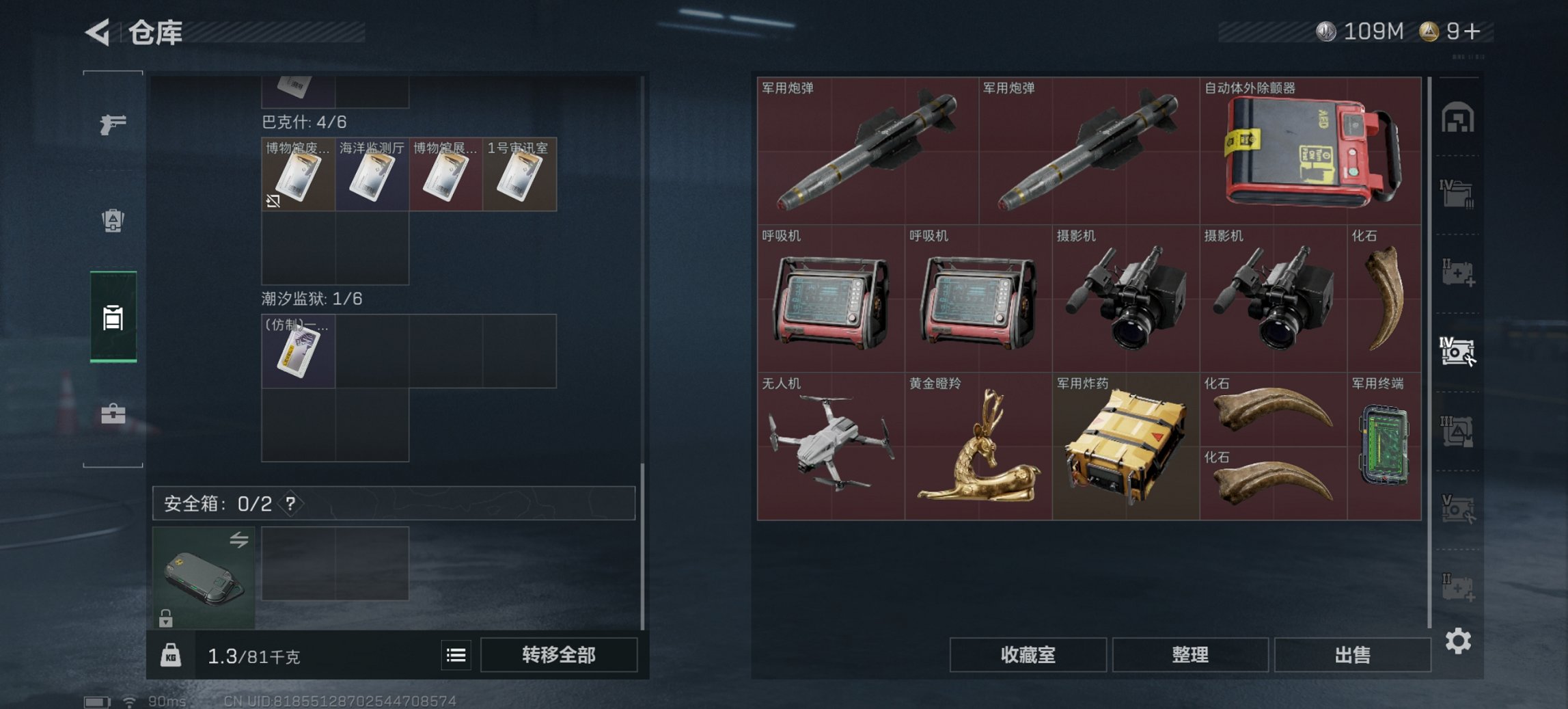The width and height of the screenshot is (1568, 709).
Task: Open the list view icon near weight display
Action: click(x=456, y=655)
